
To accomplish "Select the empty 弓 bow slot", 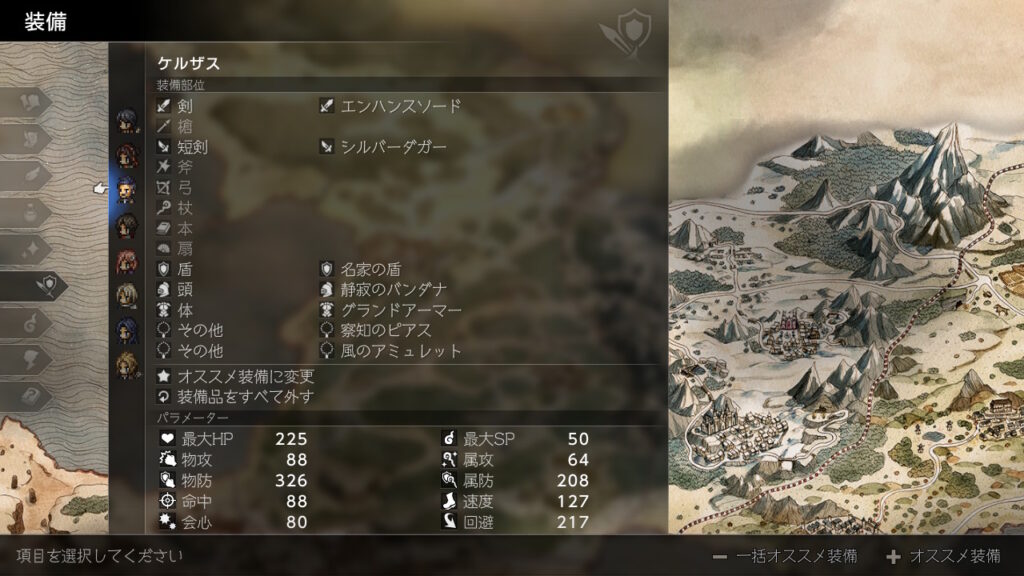I will click(186, 188).
